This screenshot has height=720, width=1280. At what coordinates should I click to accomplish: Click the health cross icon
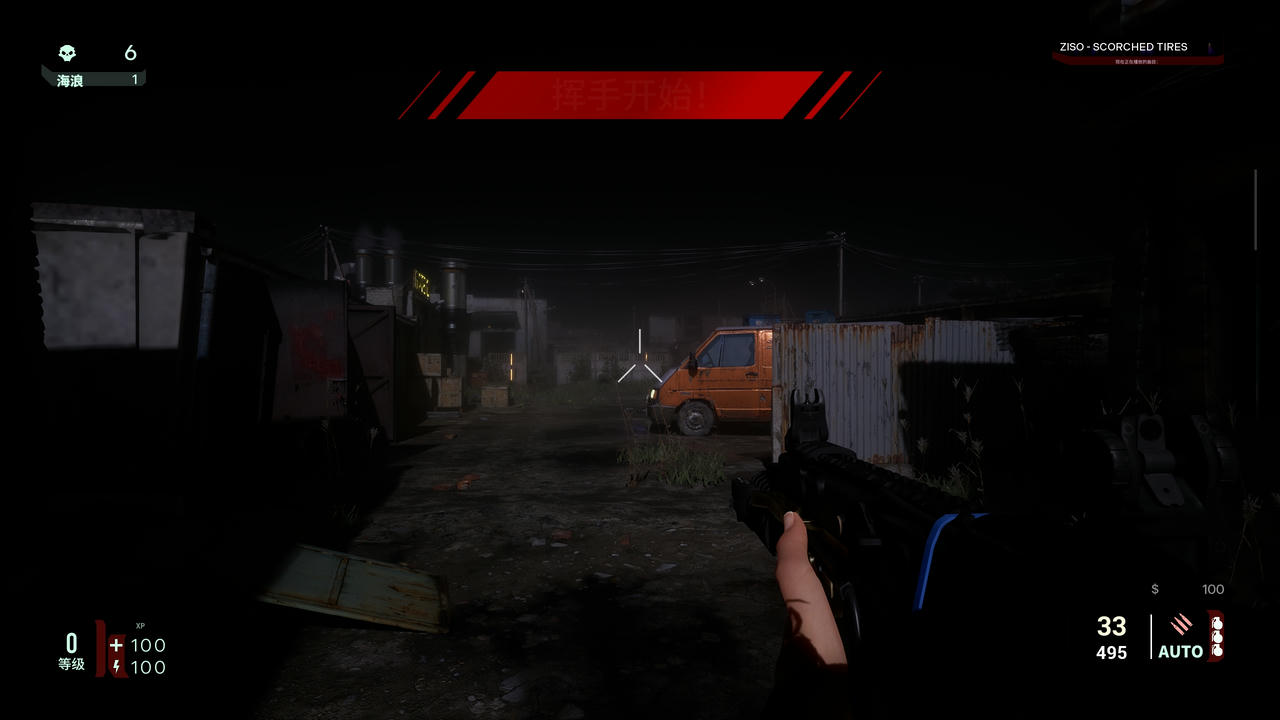click(116, 645)
